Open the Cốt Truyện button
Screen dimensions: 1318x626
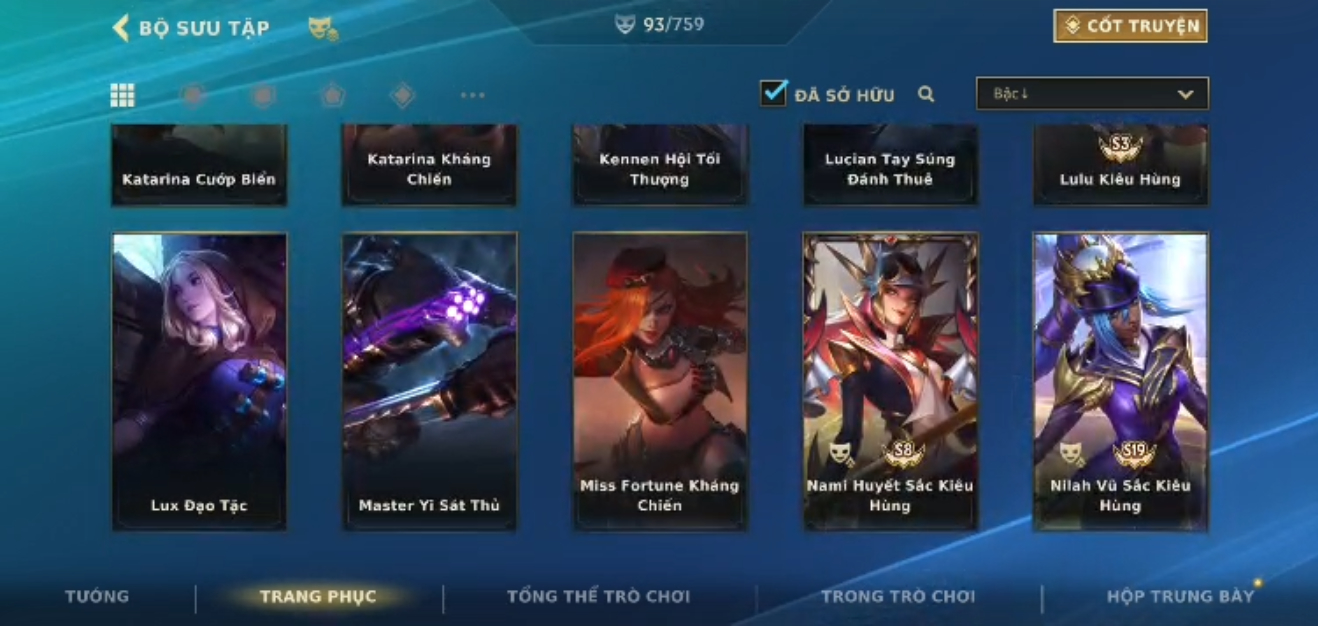point(1130,26)
